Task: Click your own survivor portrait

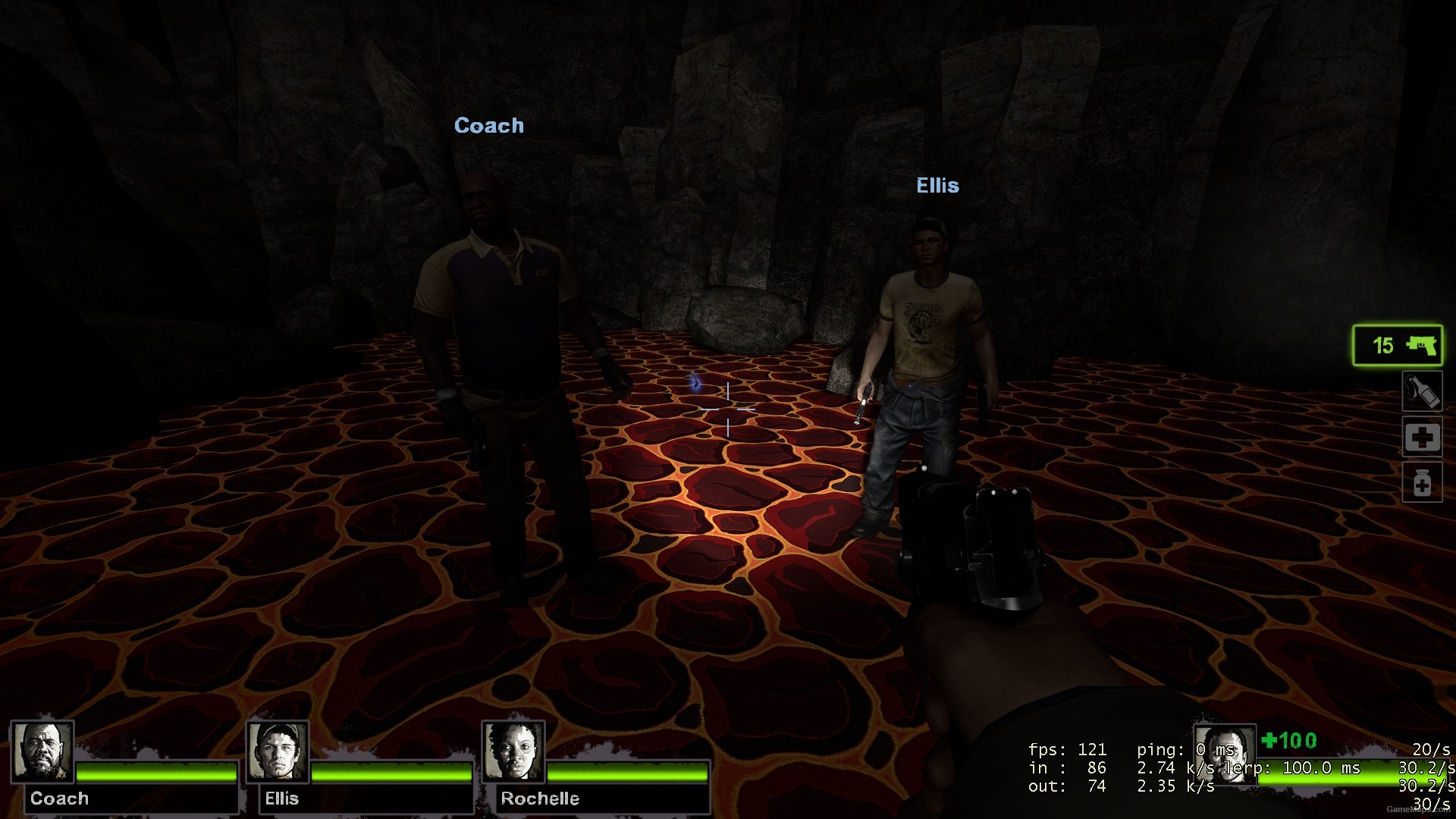Action: [x=1224, y=755]
